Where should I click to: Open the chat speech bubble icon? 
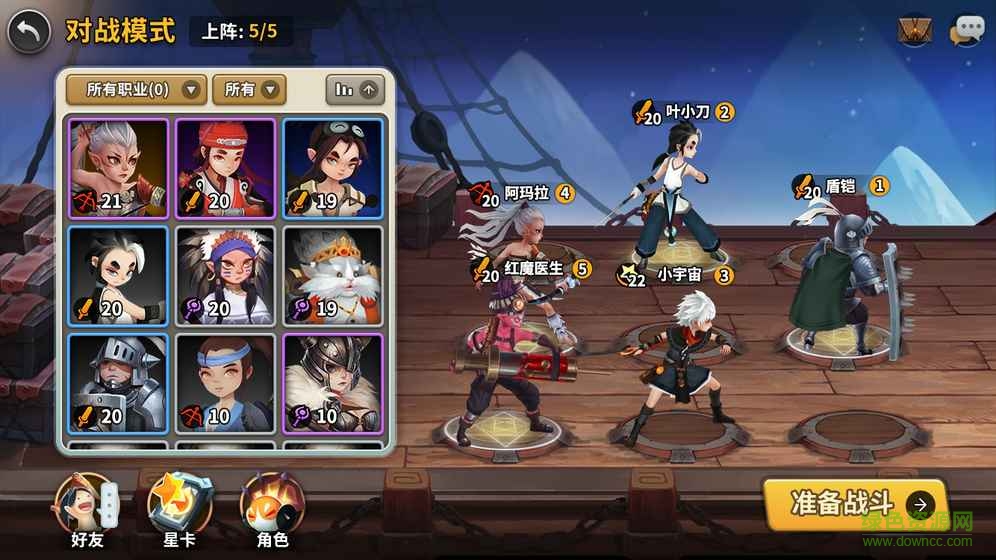[x=966, y=31]
